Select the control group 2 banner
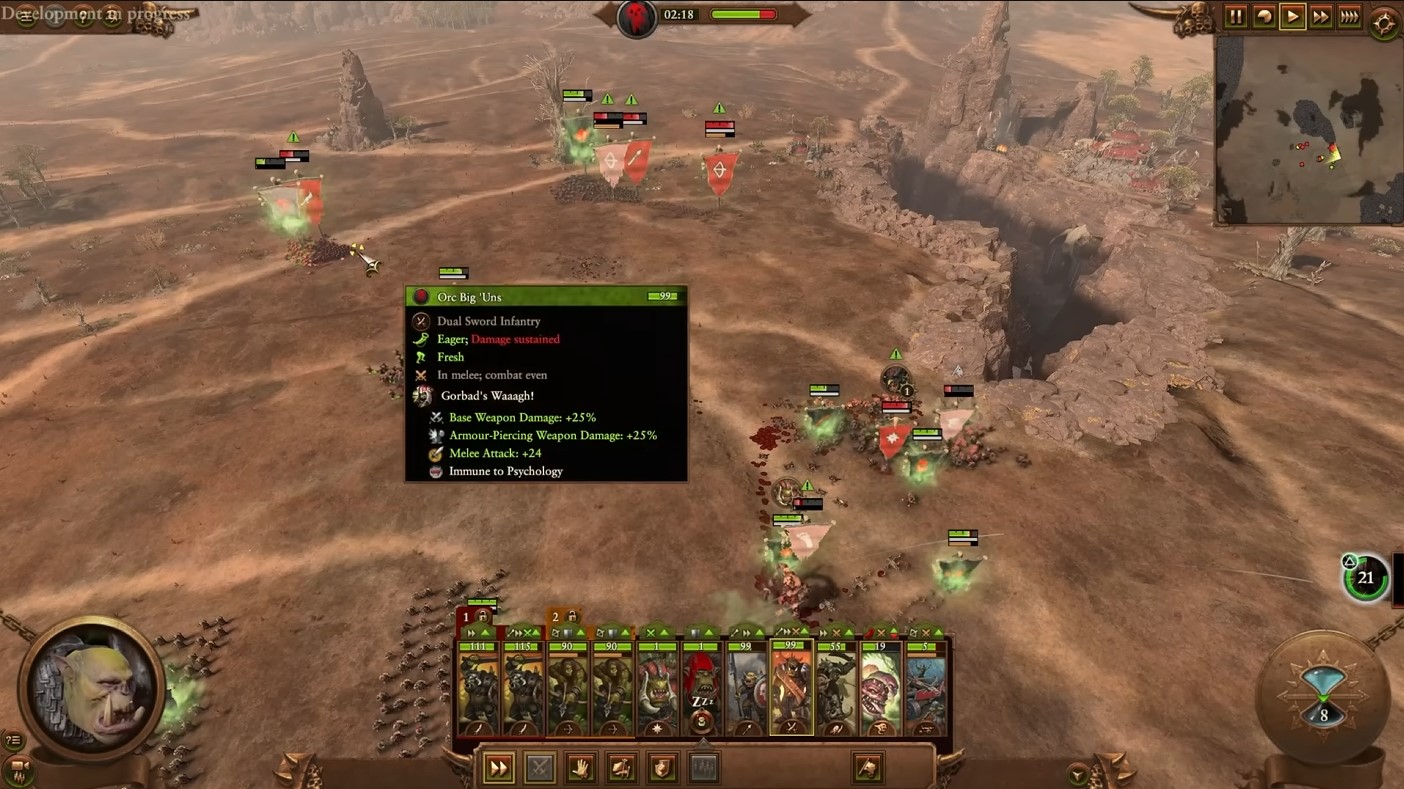 [555, 617]
